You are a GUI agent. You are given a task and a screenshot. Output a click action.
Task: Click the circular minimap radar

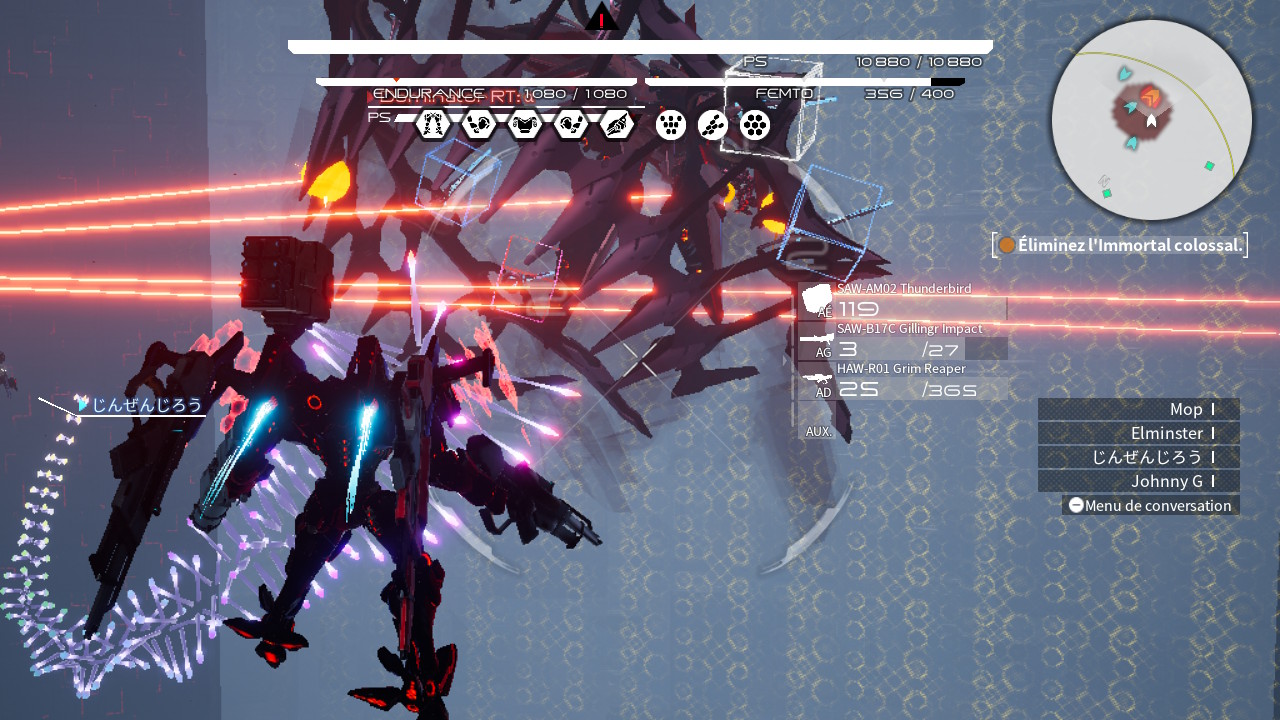pyautogui.click(x=1151, y=120)
